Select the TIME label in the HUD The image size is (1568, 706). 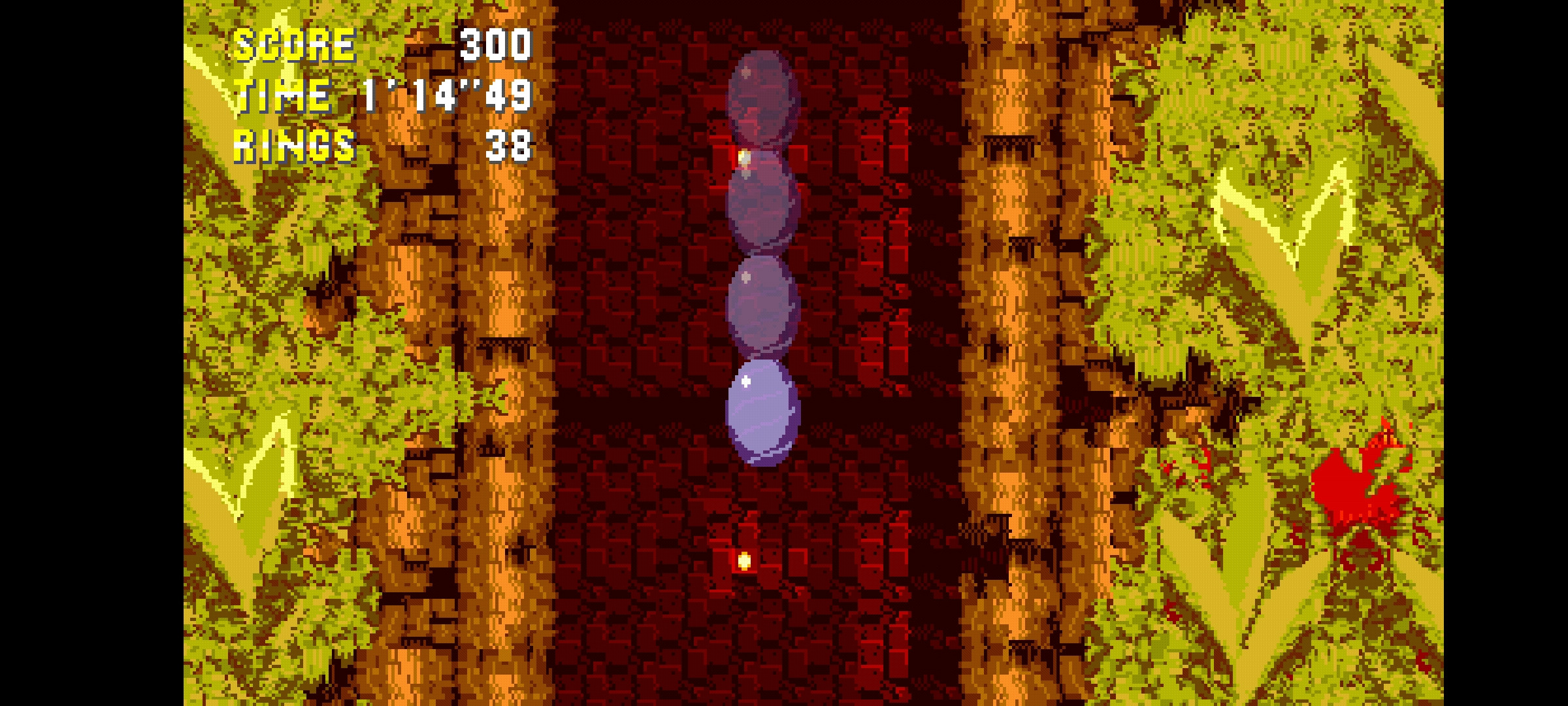click(281, 96)
